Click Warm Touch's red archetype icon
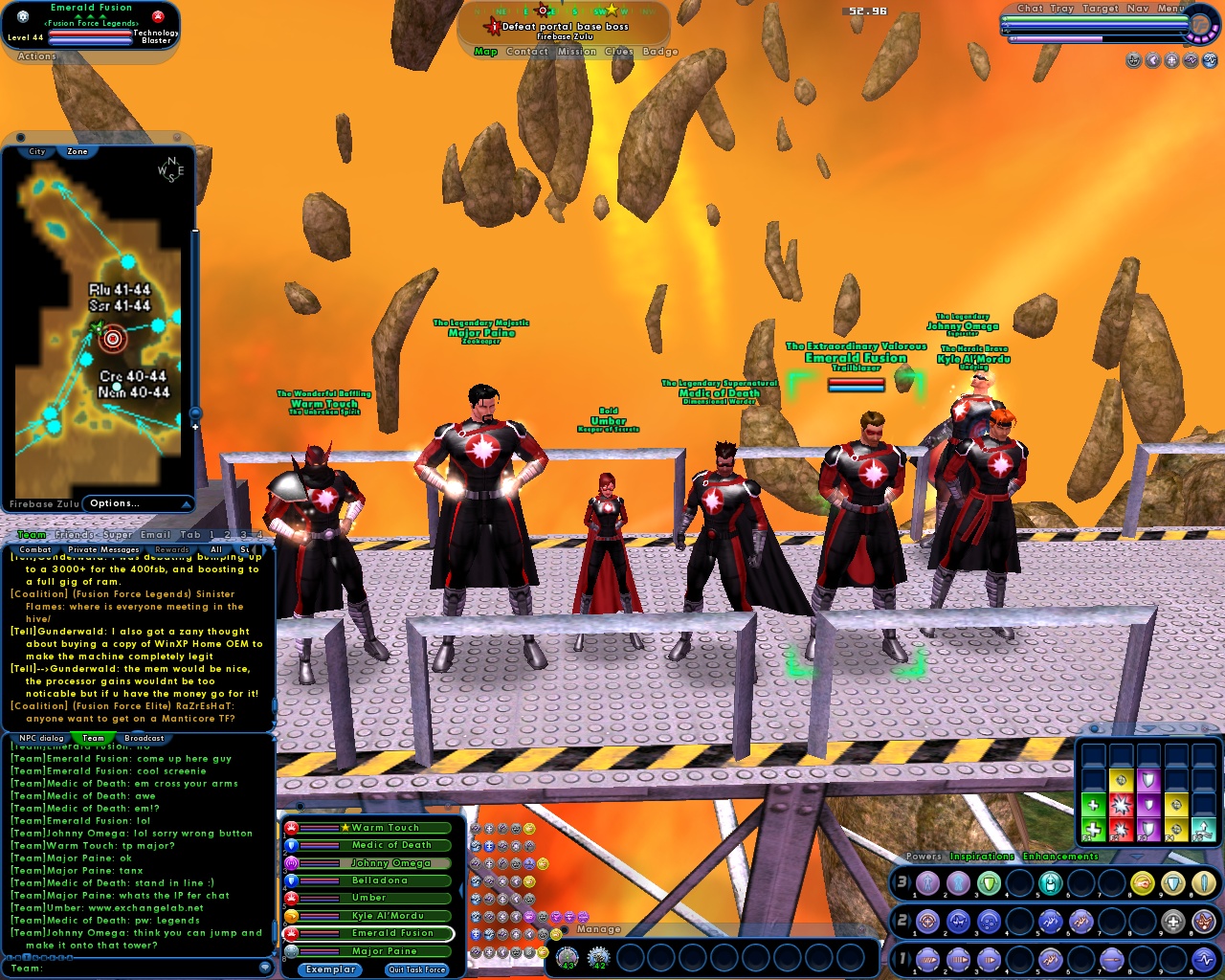Viewport: 1225px width, 980px height. click(x=292, y=828)
